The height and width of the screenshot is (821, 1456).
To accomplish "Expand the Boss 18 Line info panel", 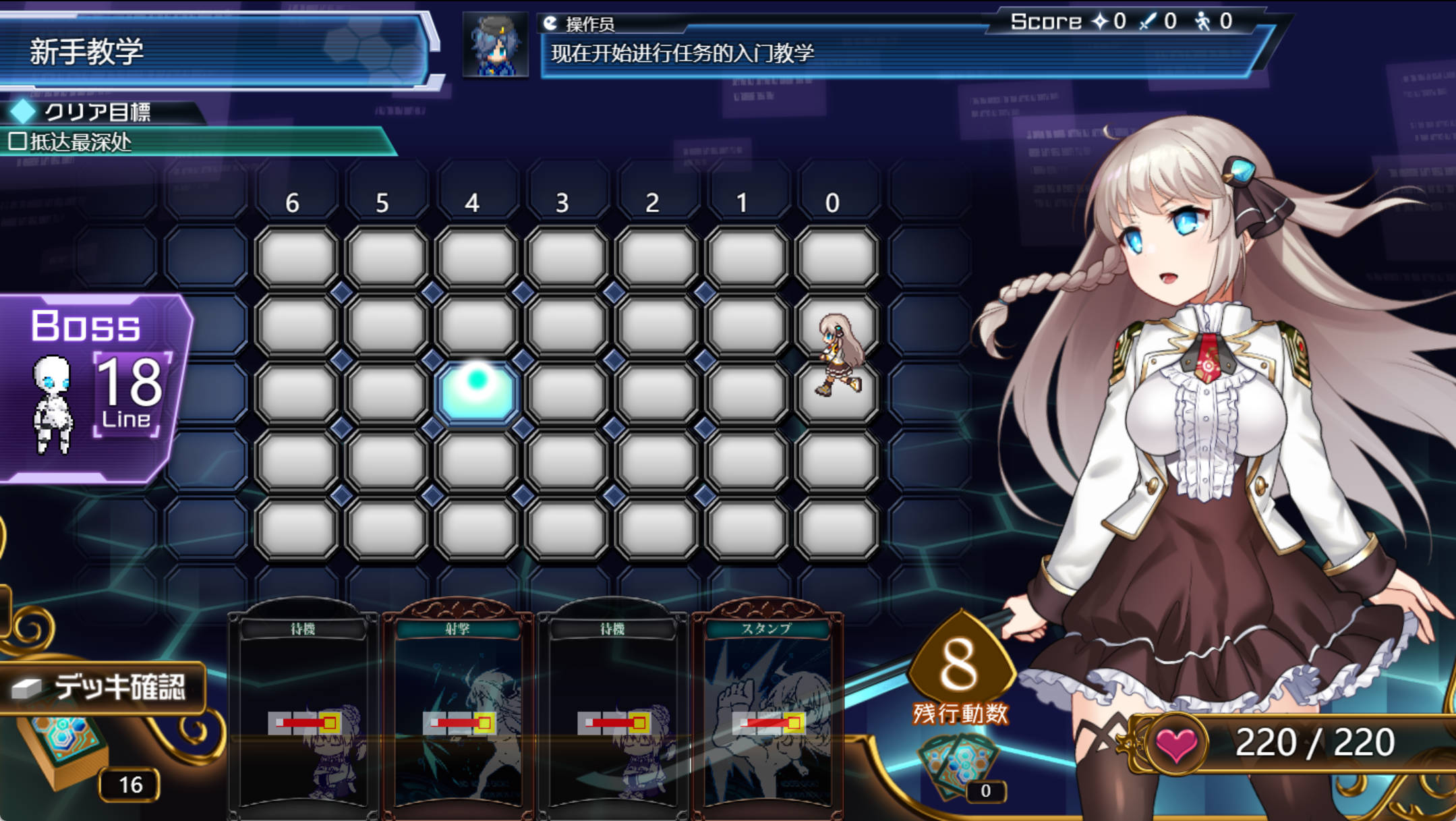I will click(84, 374).
